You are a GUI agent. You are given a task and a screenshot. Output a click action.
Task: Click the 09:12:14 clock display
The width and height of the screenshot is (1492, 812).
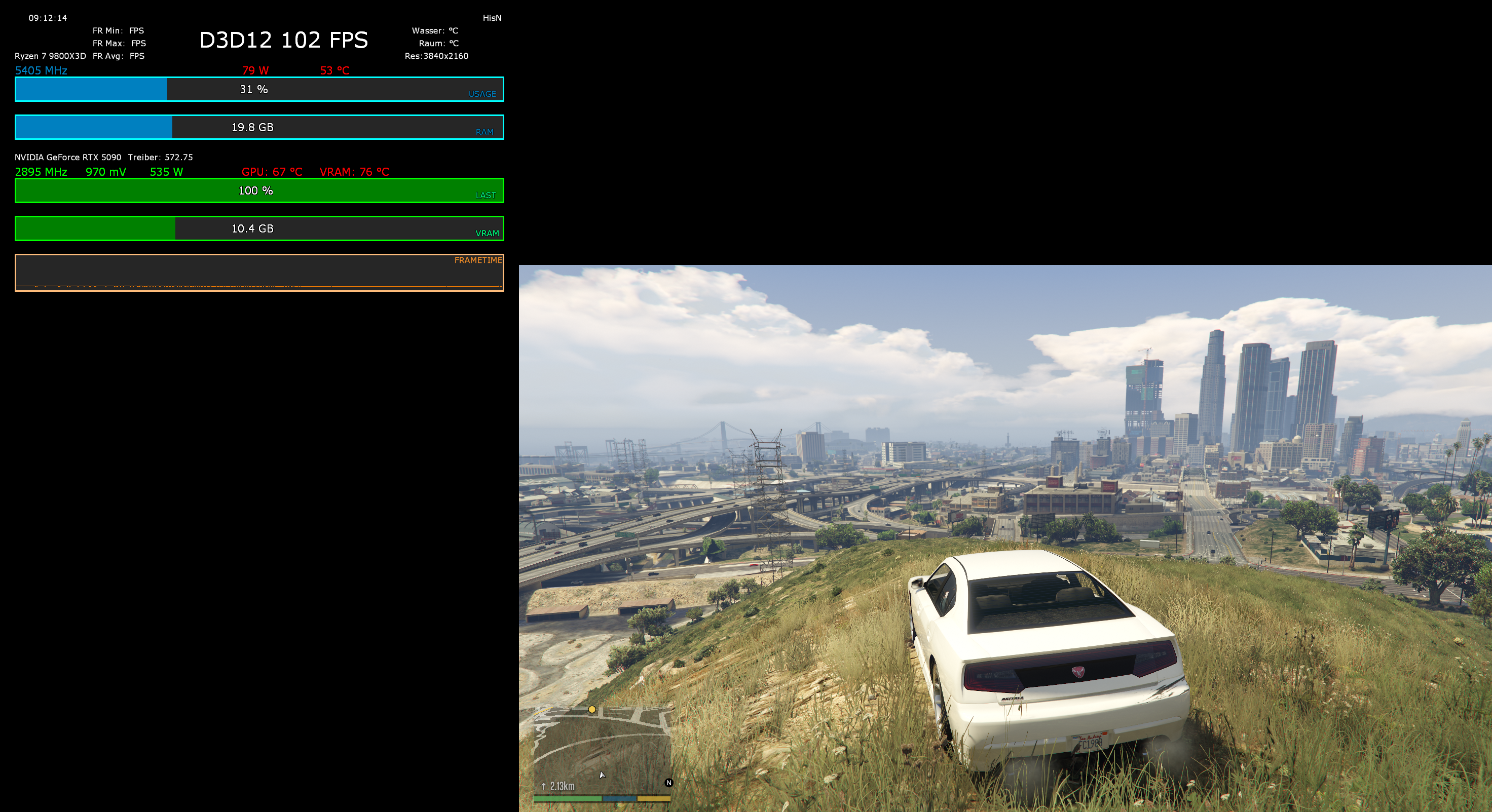48,18
